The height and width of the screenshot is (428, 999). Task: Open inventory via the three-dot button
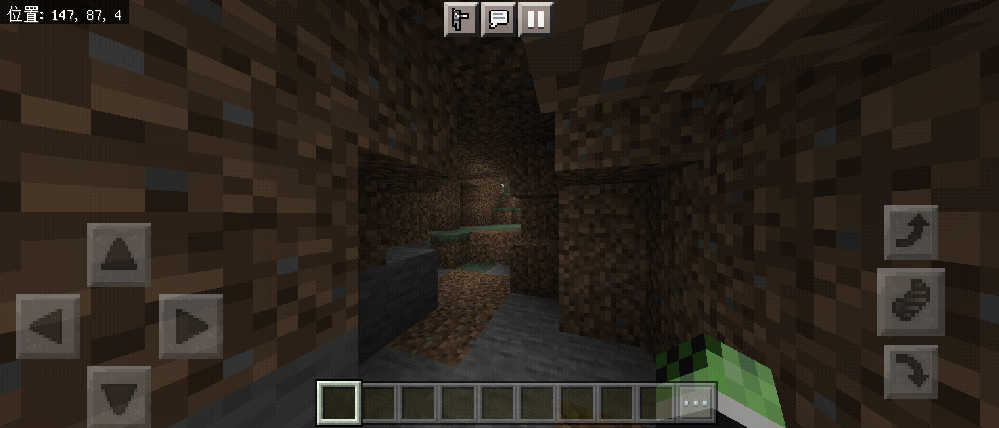(x=696, y=403)
